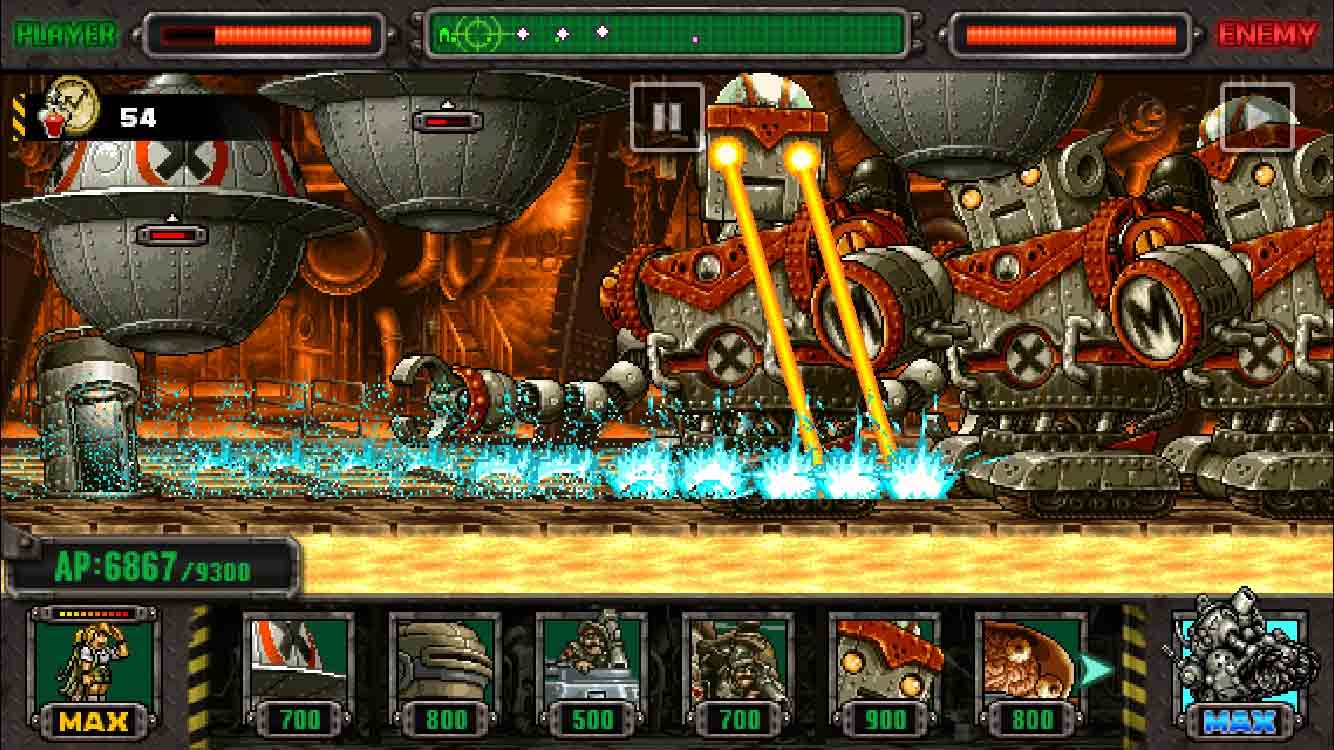1334x750 pixels.
Task: Deploy the brain creature unit costing 800
Action: tap(1030, 670)
